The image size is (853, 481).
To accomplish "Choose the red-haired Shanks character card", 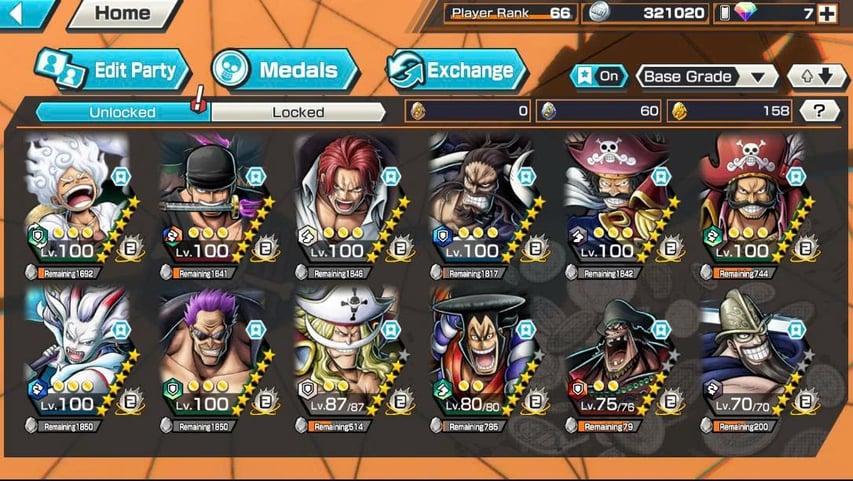I will coord(347,200).
